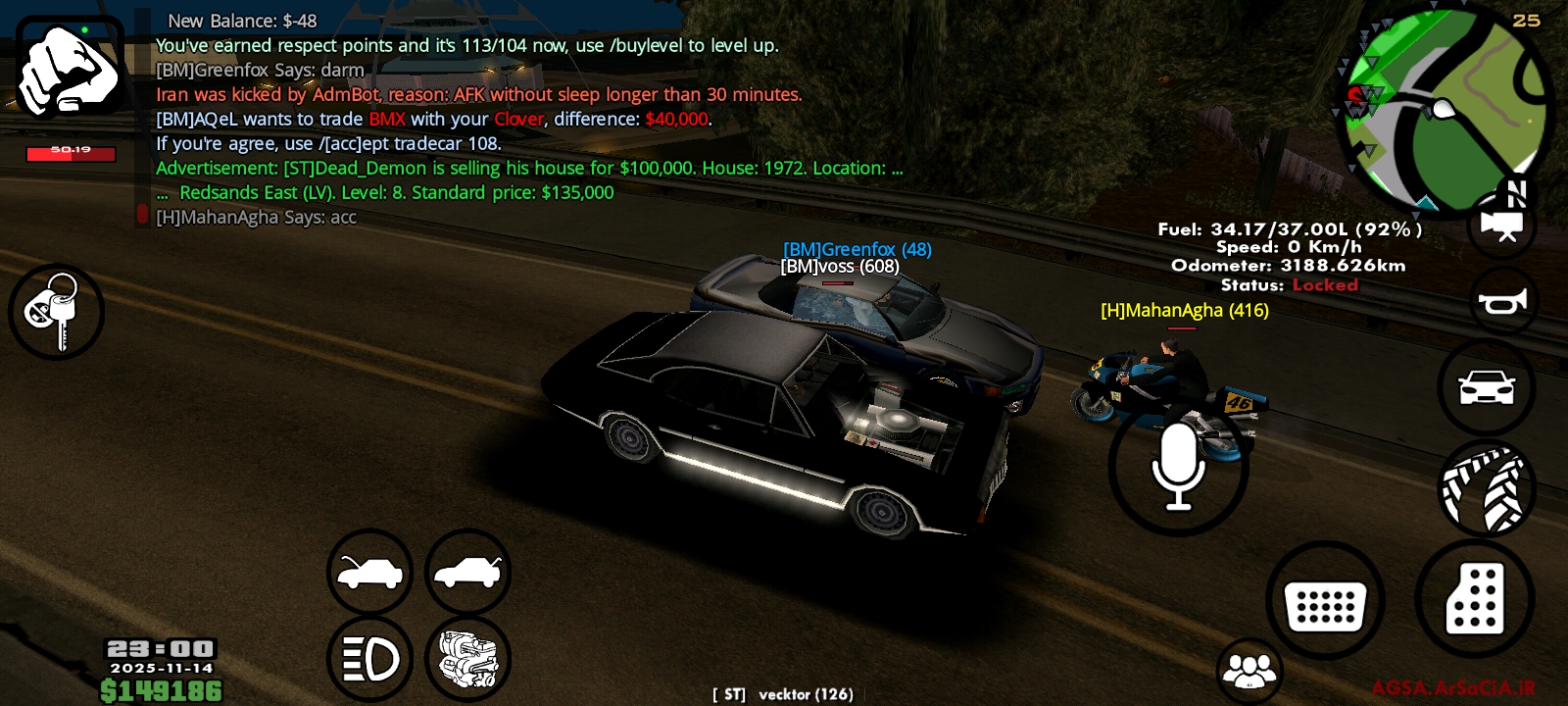The image size is (1568, 706).
Task: Click the Locked status text
Action: [1326, 284]
